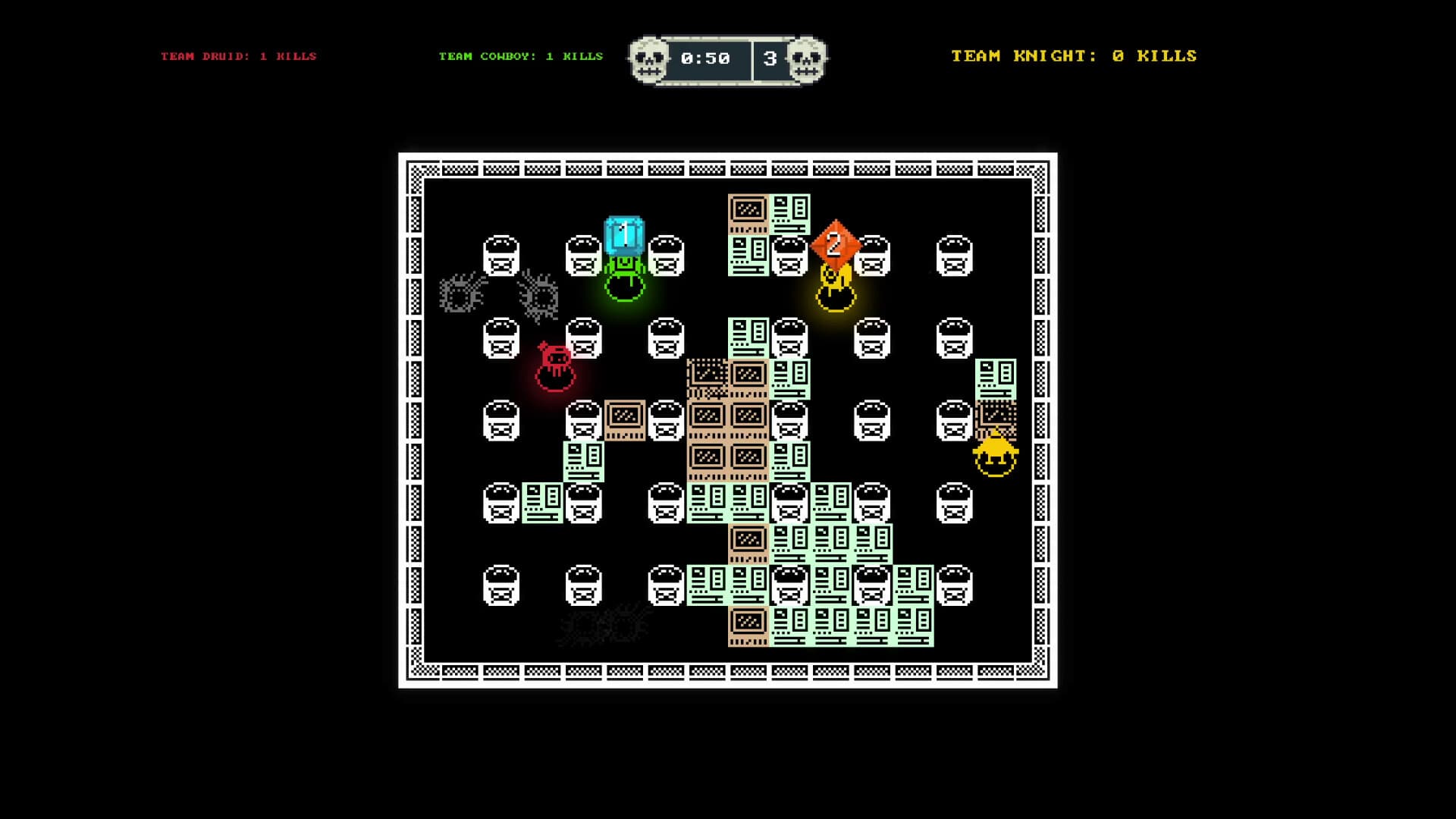Click the timer showing 0:50

[x=707, y=57]
